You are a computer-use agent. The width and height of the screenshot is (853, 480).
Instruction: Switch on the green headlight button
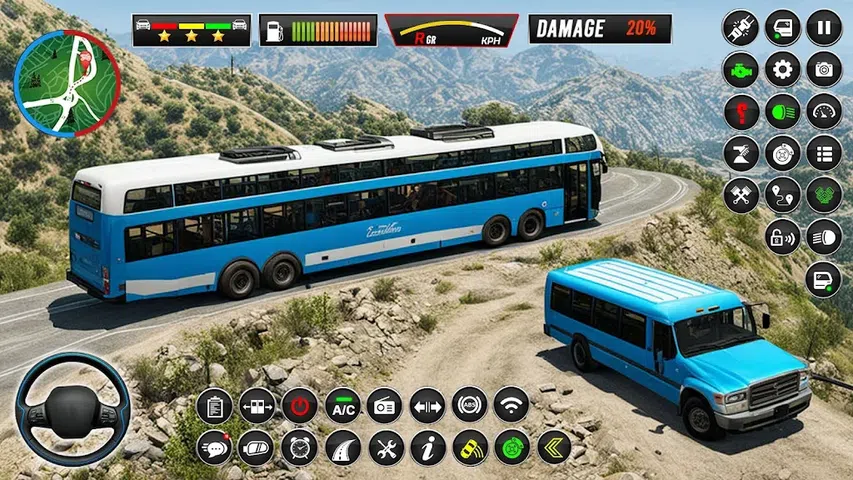782,111
